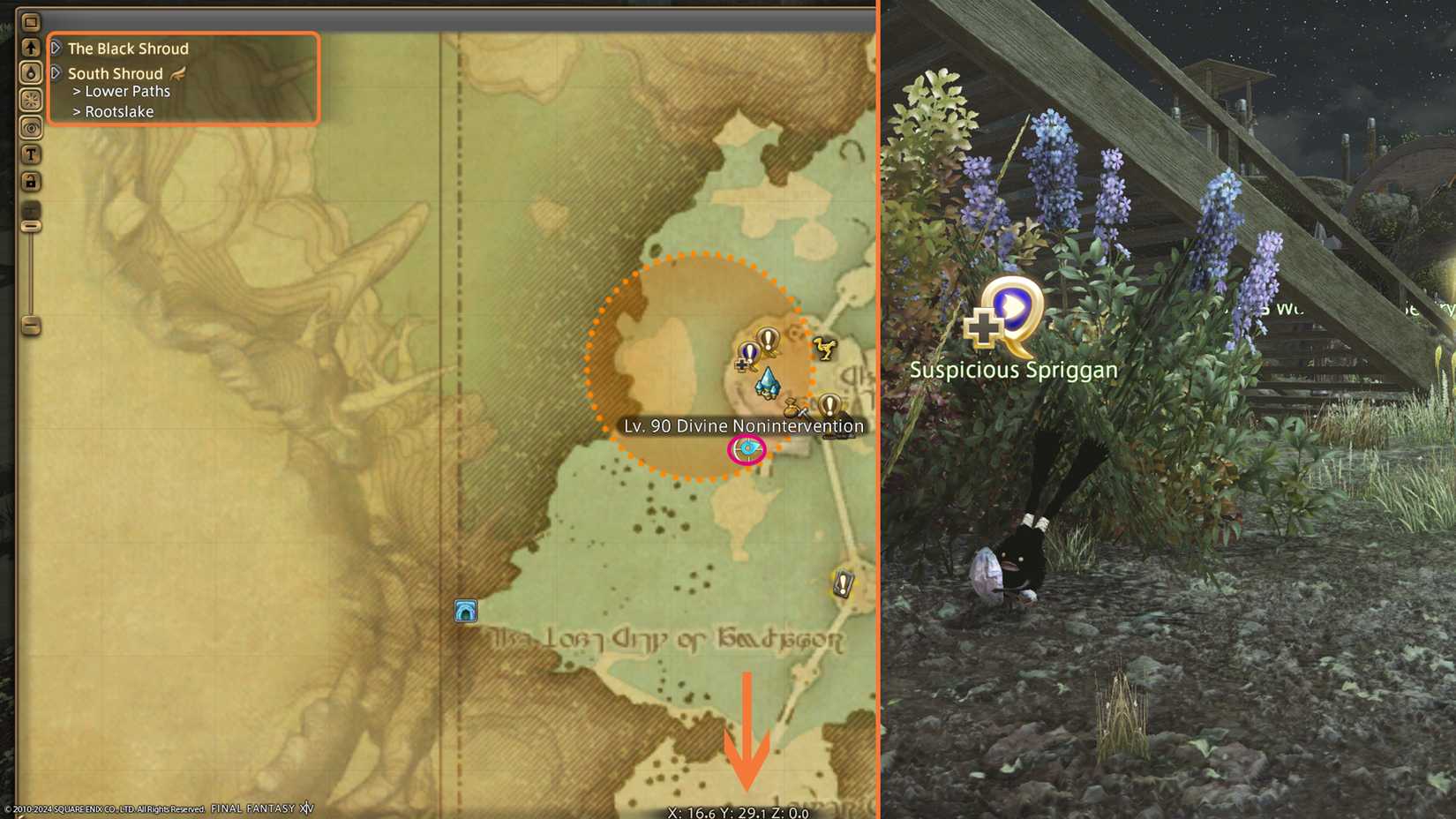Click the map zoom slider handle
This screenshot has height=819, width=1456.
[32, 225]
